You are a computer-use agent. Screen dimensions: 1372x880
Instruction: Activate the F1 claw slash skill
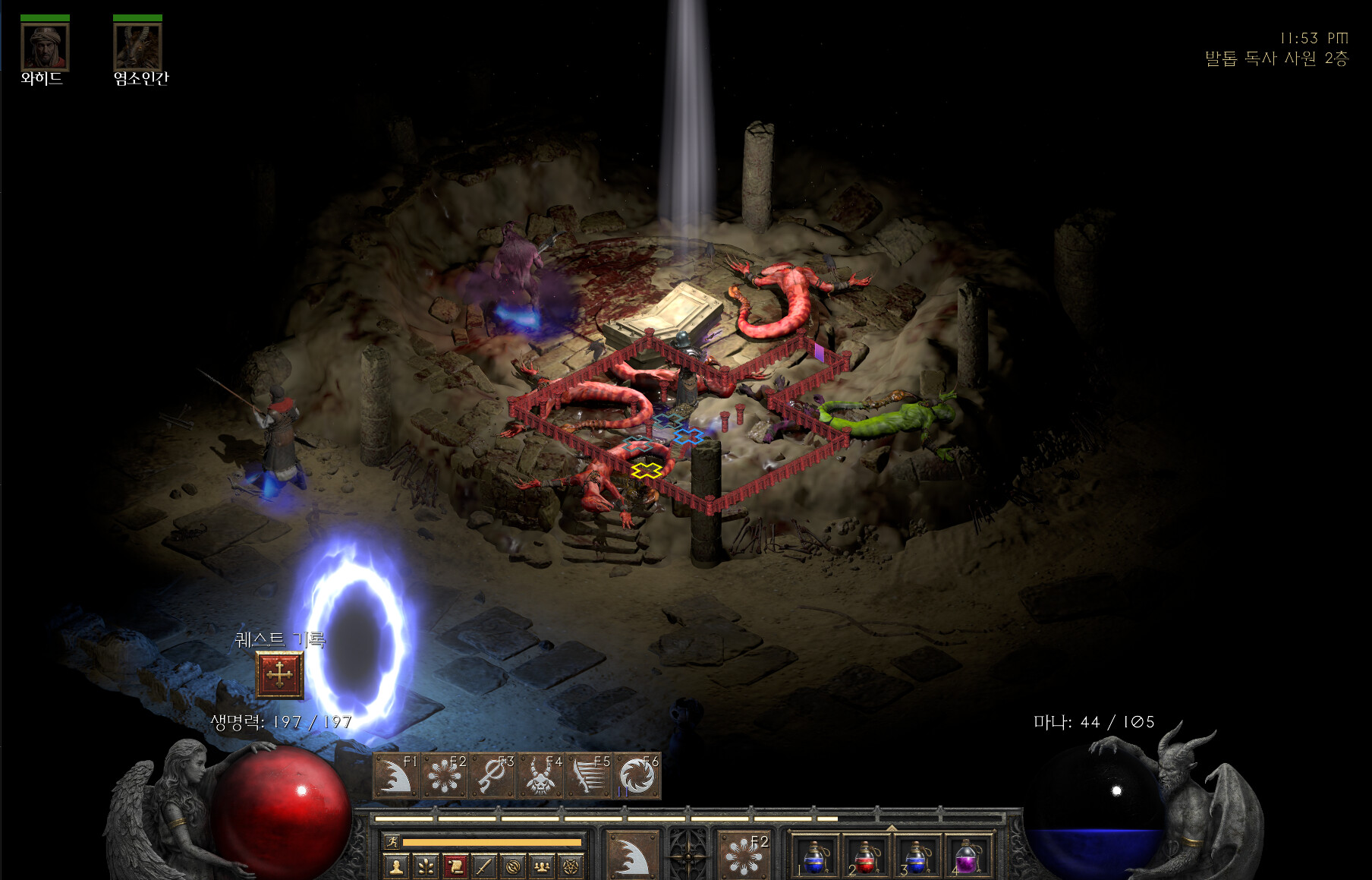(395, 776)
